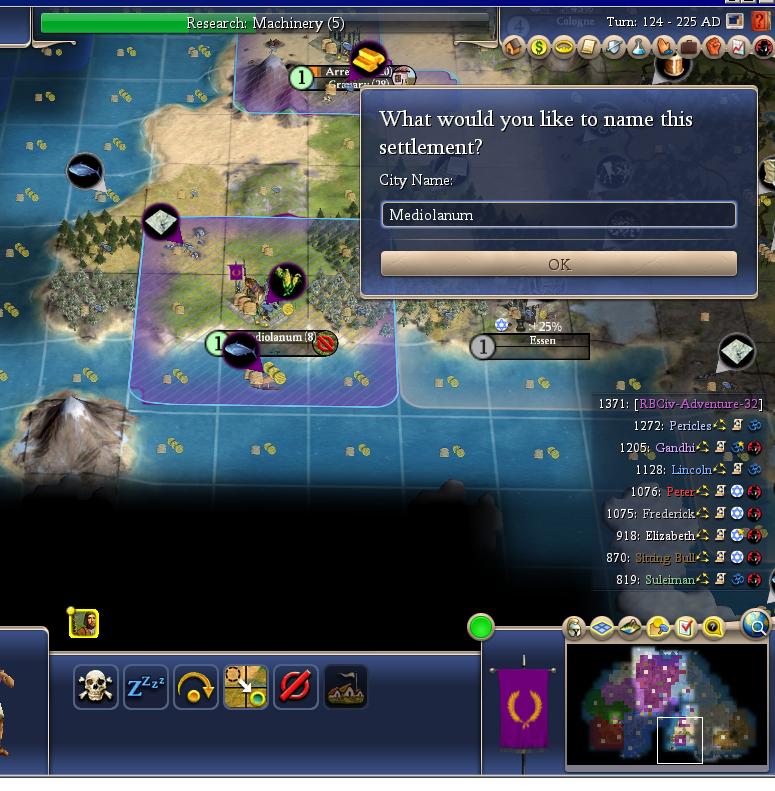End the turn with the green button

(x=481, y=627)
